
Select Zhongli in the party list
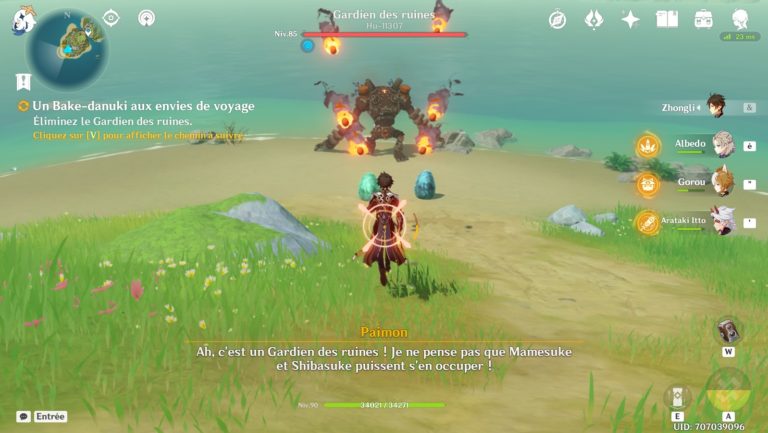pos(716,106)
